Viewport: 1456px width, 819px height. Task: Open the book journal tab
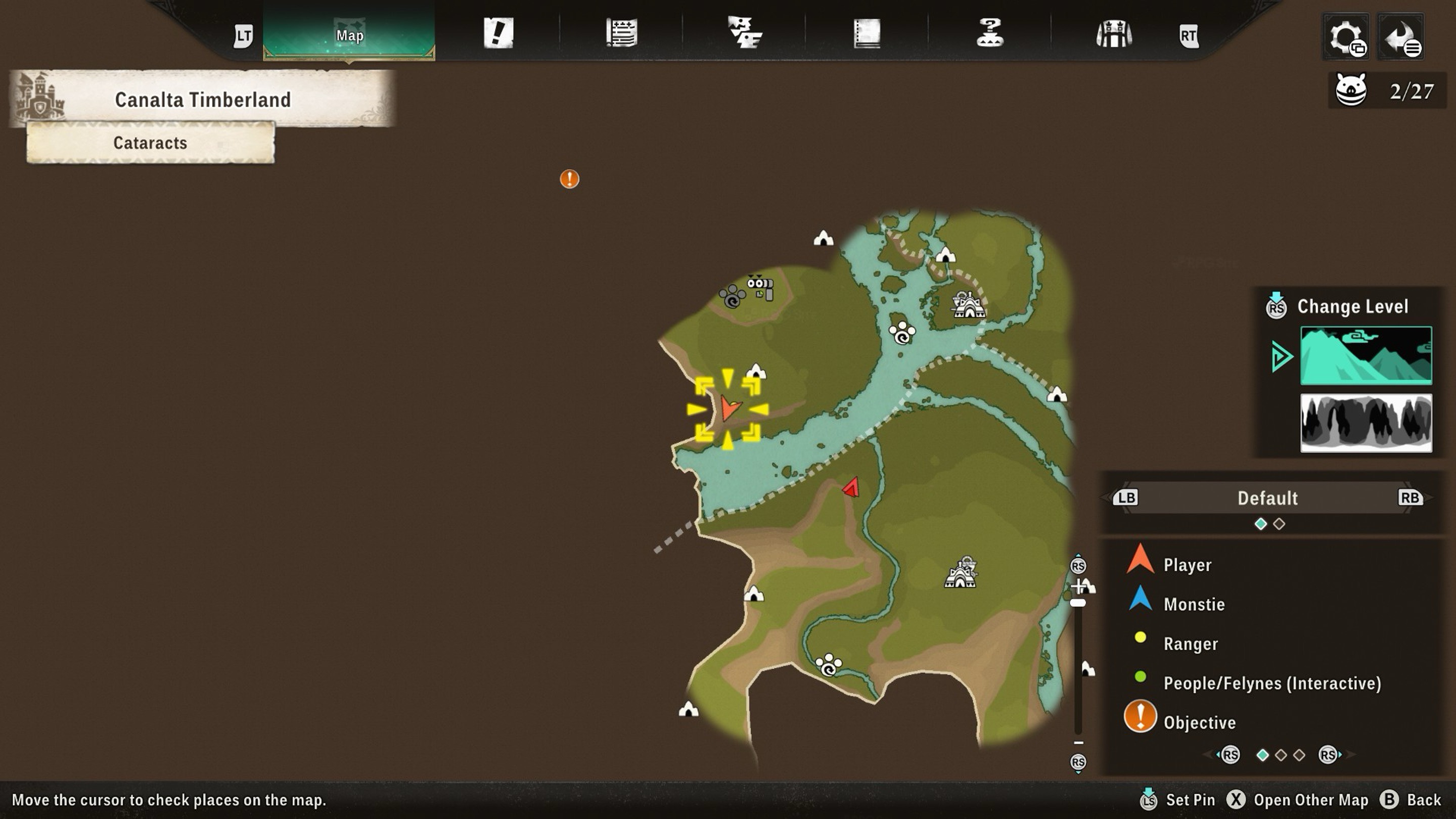point(867,33)
